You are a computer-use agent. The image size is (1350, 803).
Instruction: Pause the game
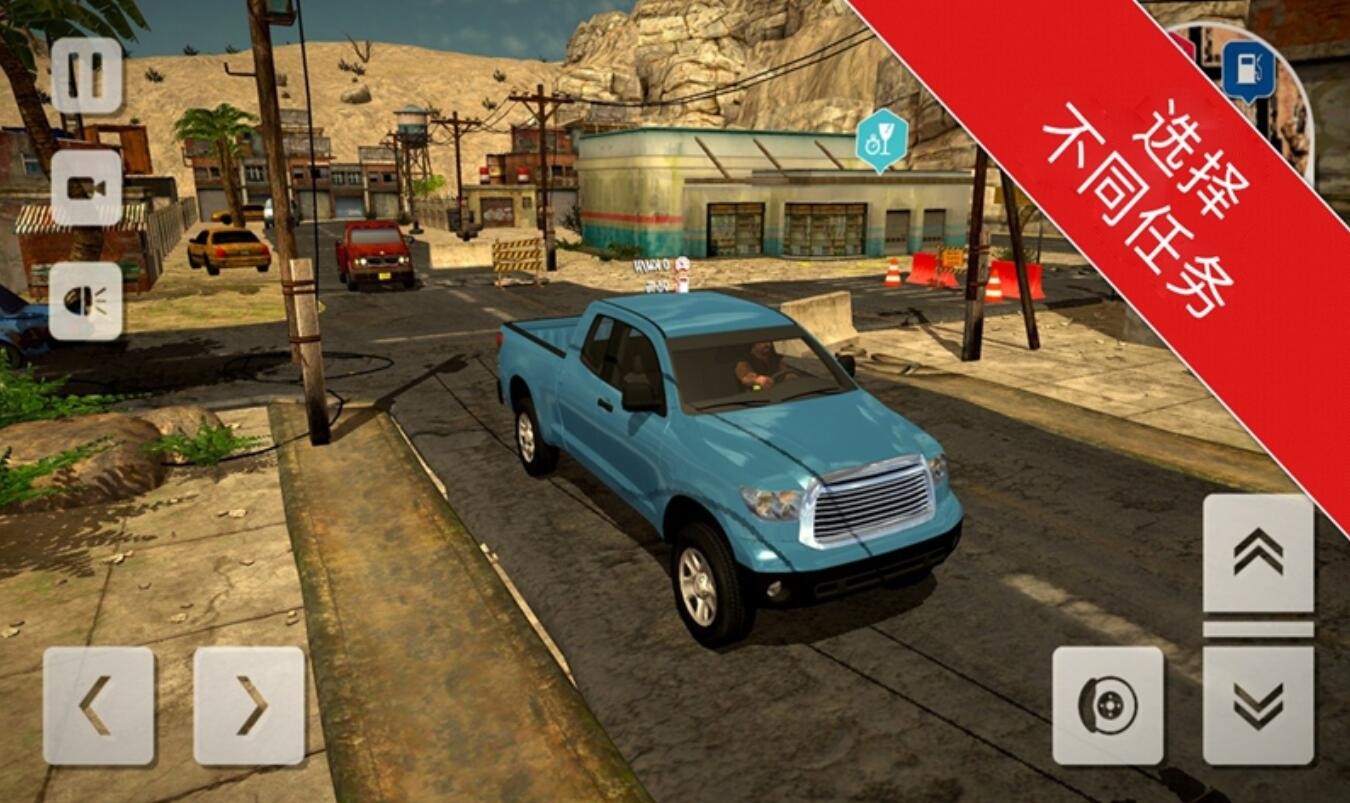86,76
